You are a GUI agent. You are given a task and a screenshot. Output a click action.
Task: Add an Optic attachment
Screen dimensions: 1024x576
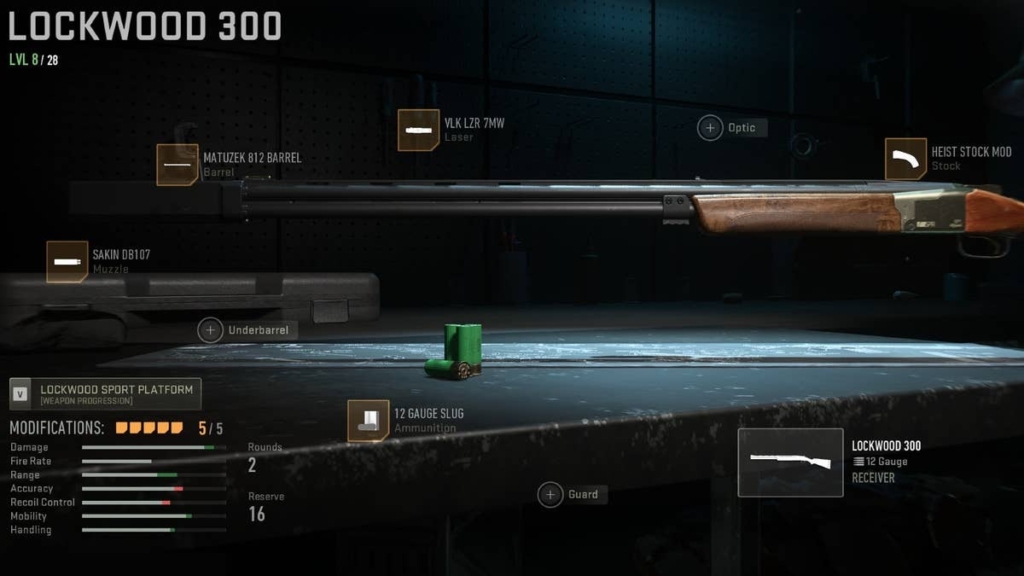tap(711, 128)
